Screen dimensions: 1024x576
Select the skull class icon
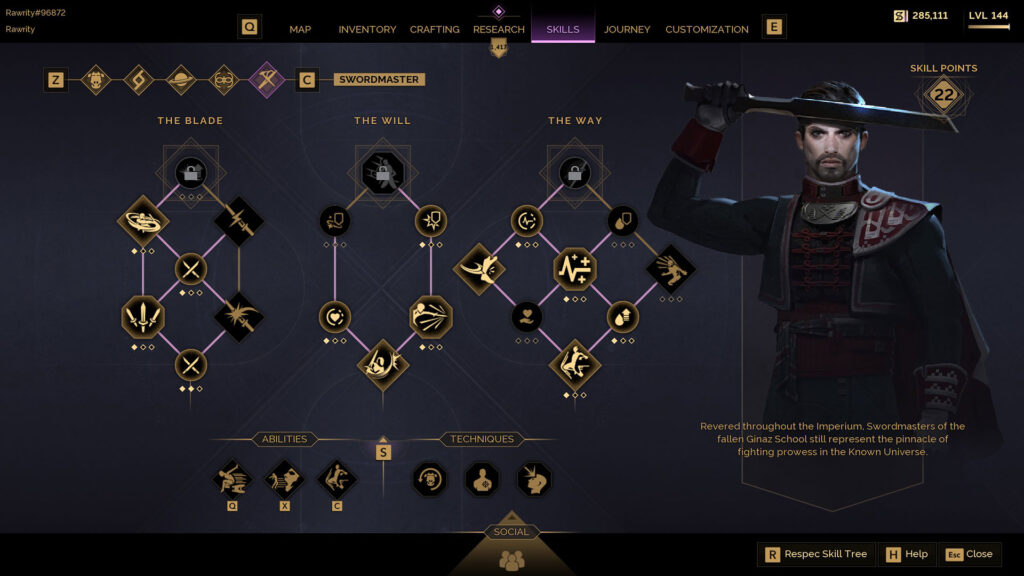(96, 79)
